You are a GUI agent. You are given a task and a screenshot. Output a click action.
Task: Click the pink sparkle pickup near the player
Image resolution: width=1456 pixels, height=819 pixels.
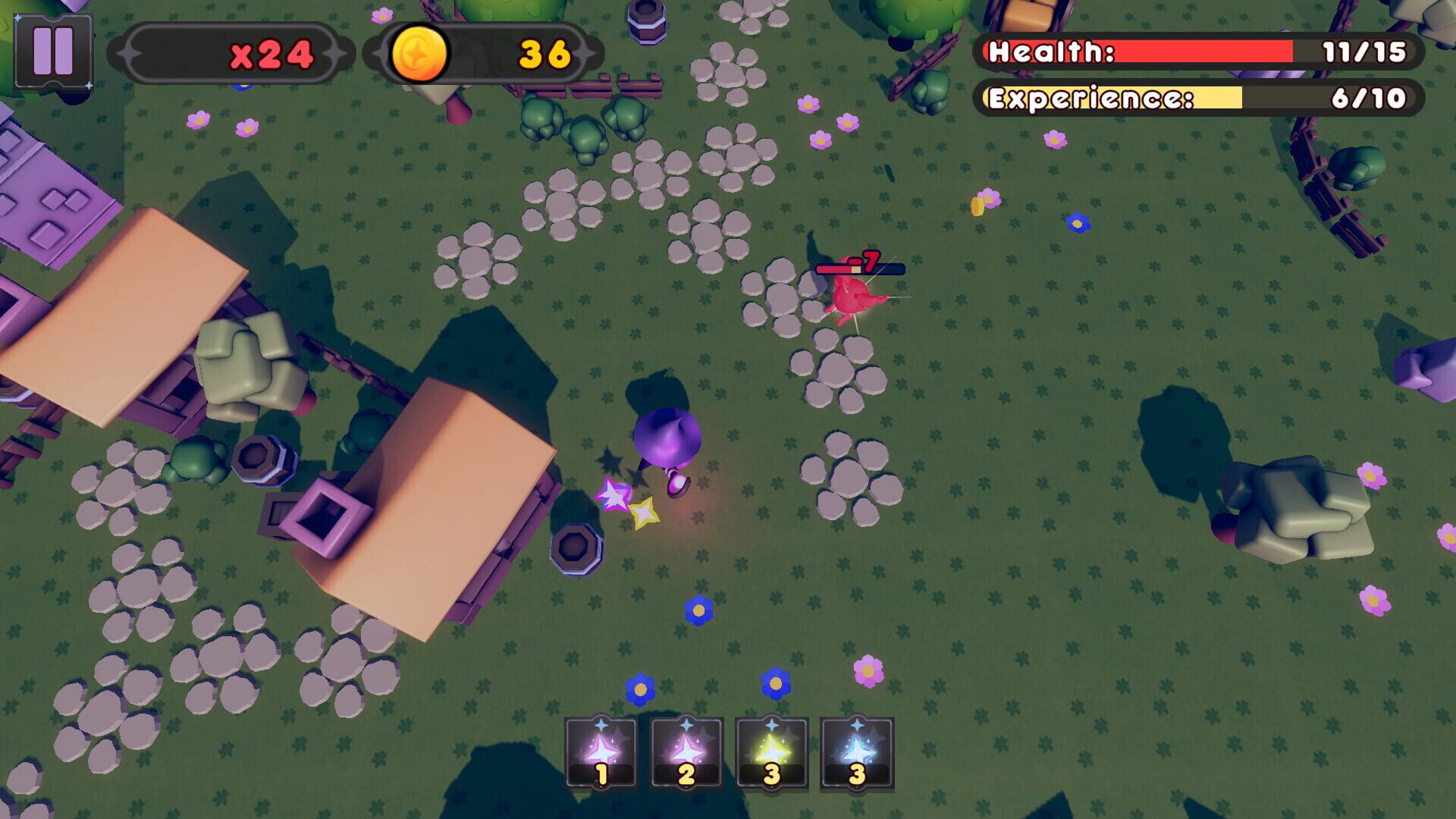(x=613, y=494)
